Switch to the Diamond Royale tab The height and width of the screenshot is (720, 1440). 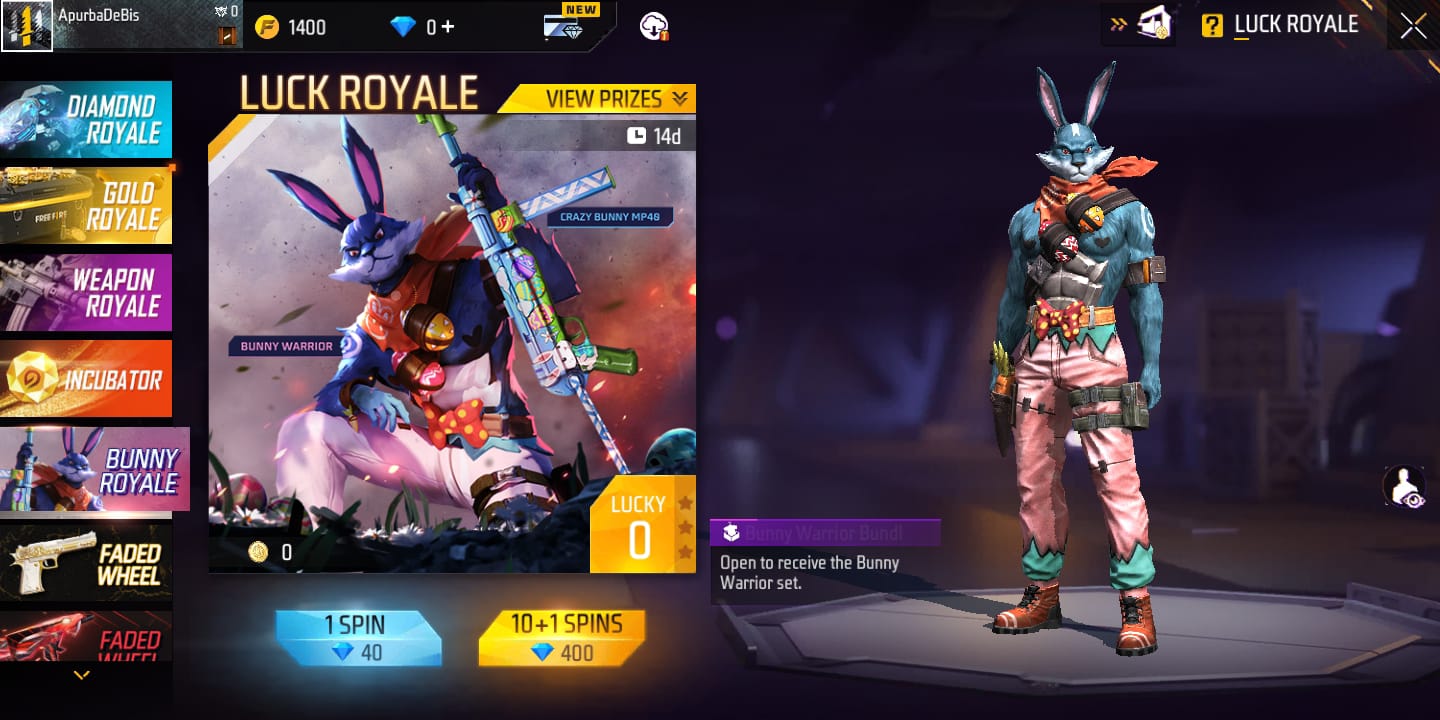coord(86,120)
